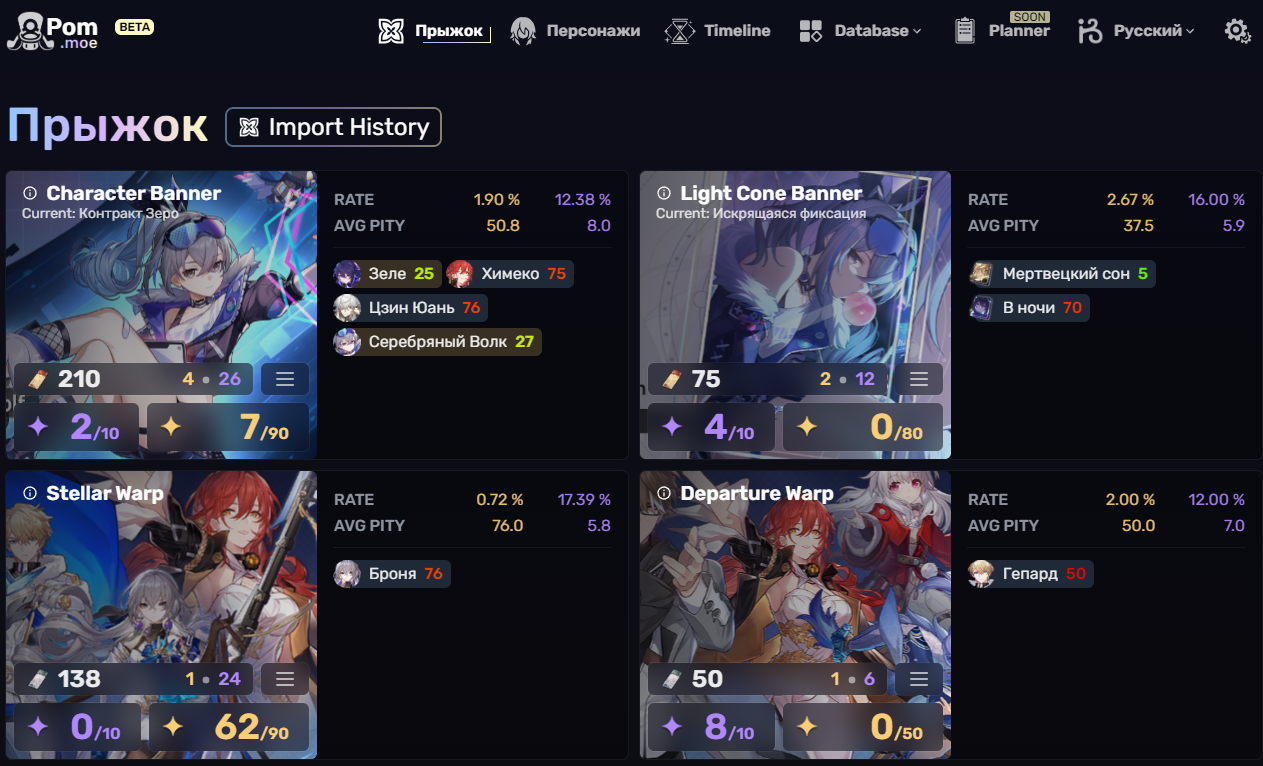Open the Character Banner list menu
1263x766 pixels.
tap(285, 379)
